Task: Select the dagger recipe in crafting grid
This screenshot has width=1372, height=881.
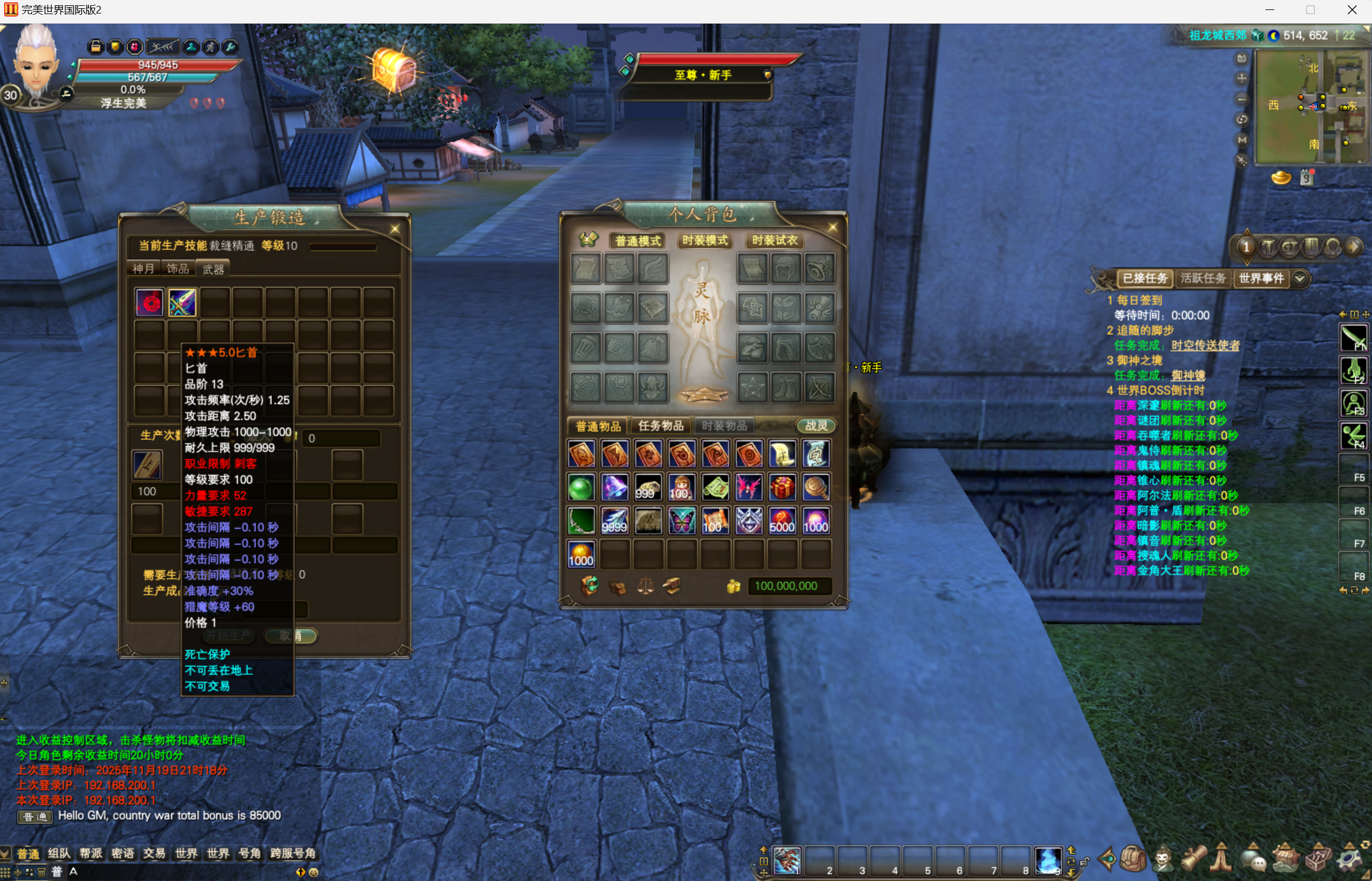Action: click(182, 303)
